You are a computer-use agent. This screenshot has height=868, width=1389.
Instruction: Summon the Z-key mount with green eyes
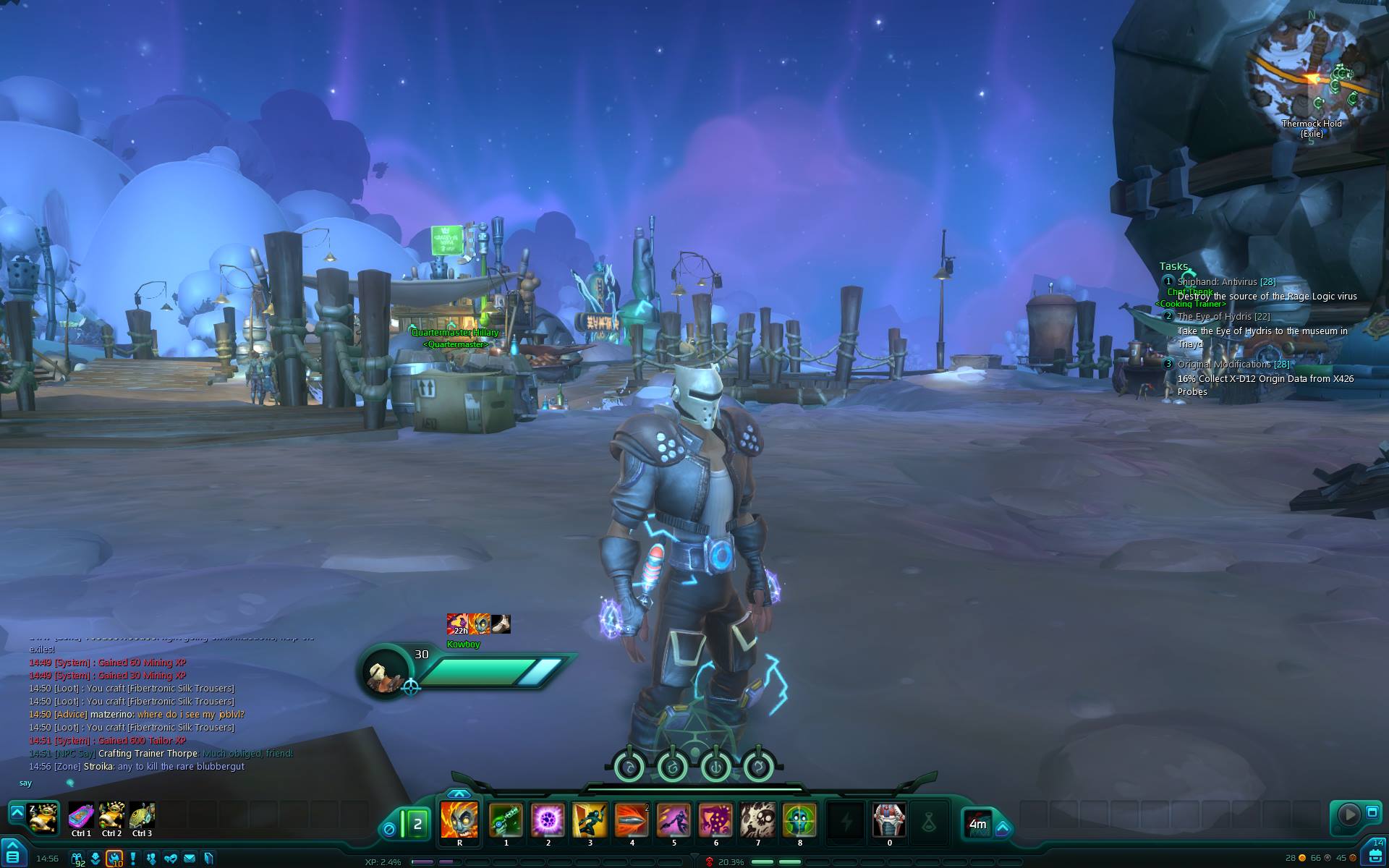click(x=43, y=818)
